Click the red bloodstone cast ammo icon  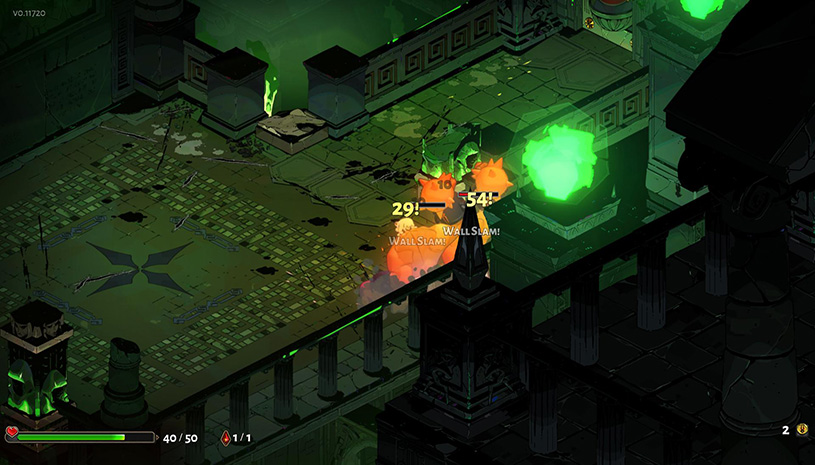pos(224,437)
